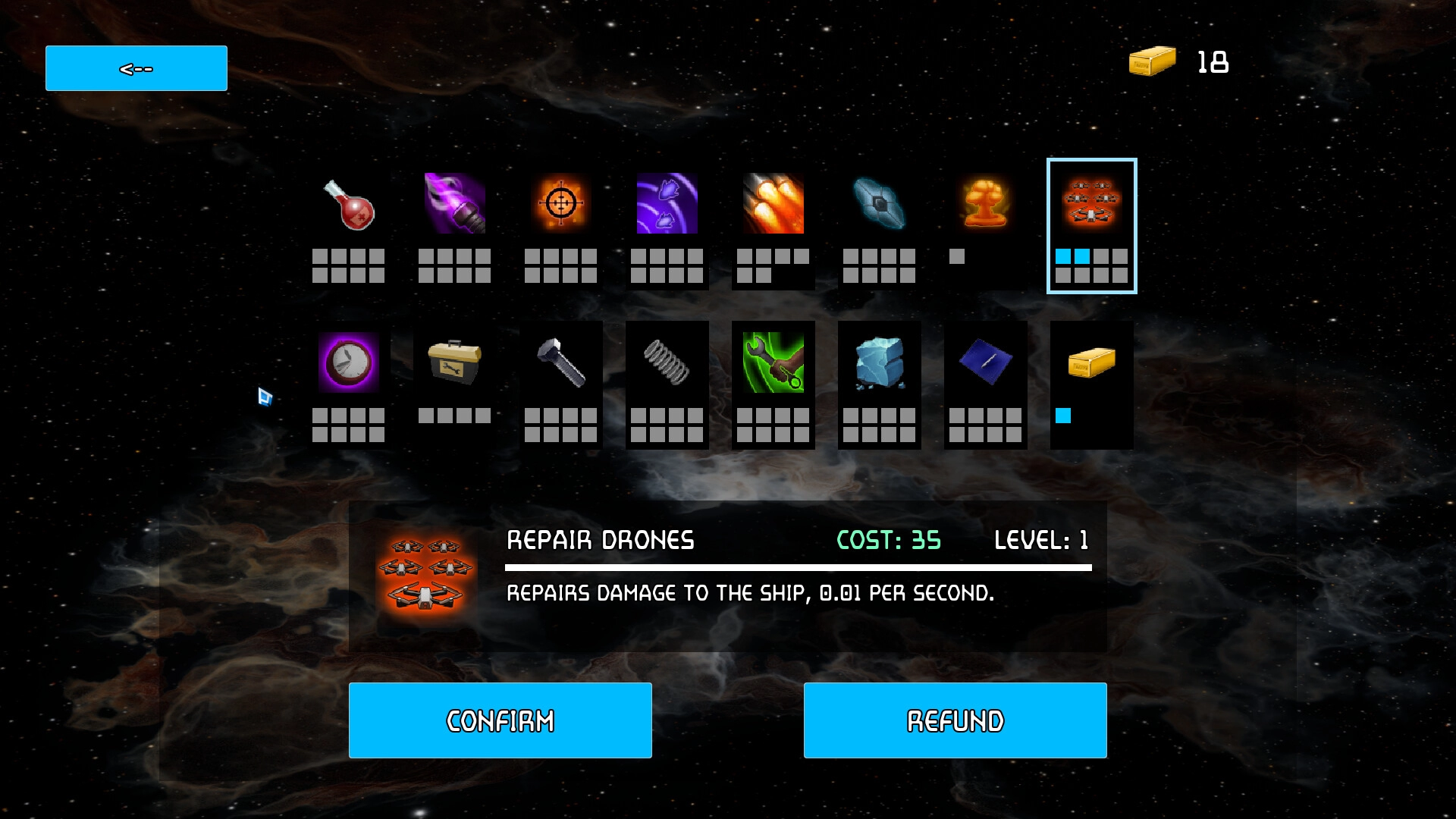The width and height of the screenshot is (1456, 819).
Task: Select the toolbox upgrade
Action: pos(455,362)
